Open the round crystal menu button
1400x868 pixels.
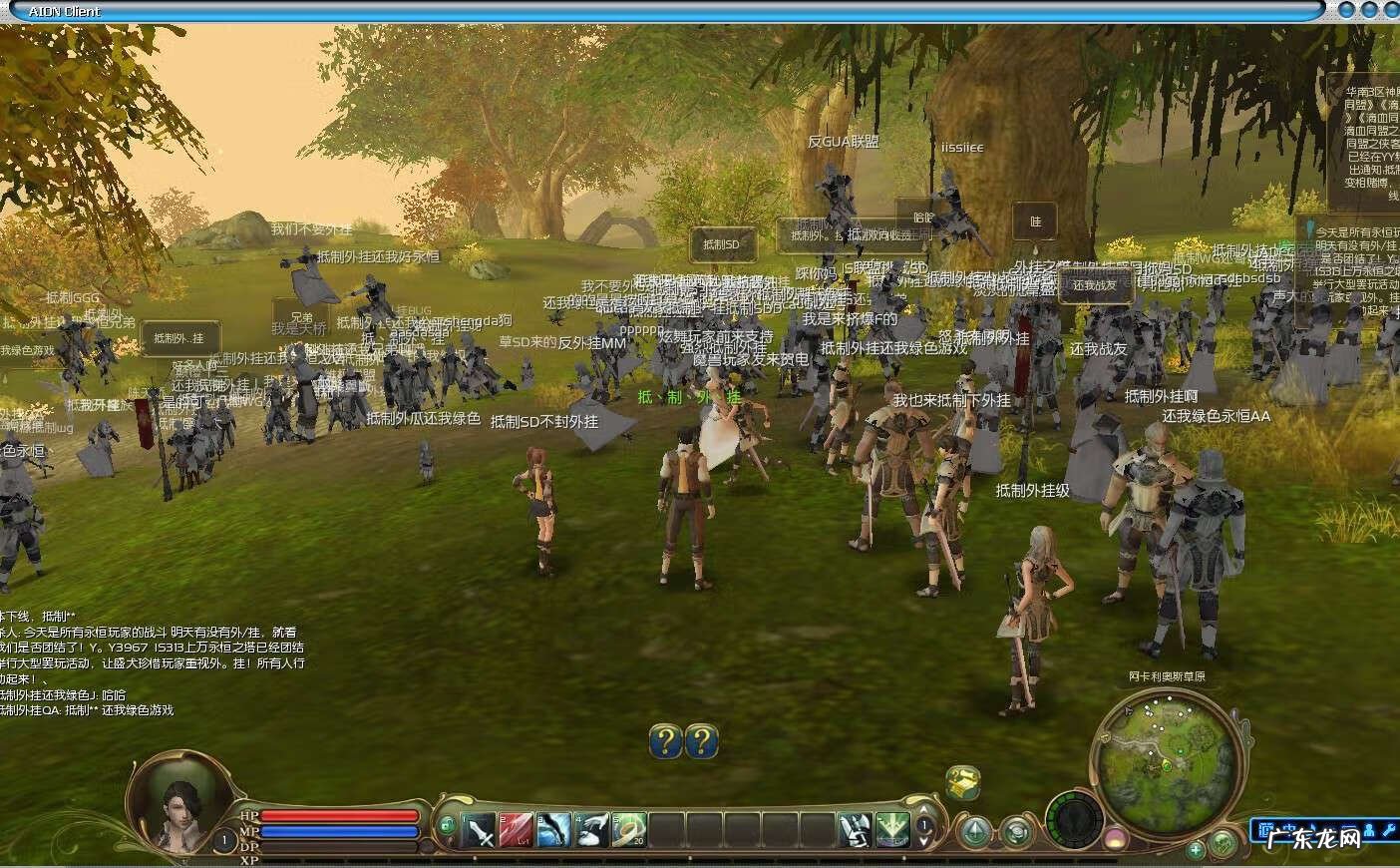tap(974, 831)
